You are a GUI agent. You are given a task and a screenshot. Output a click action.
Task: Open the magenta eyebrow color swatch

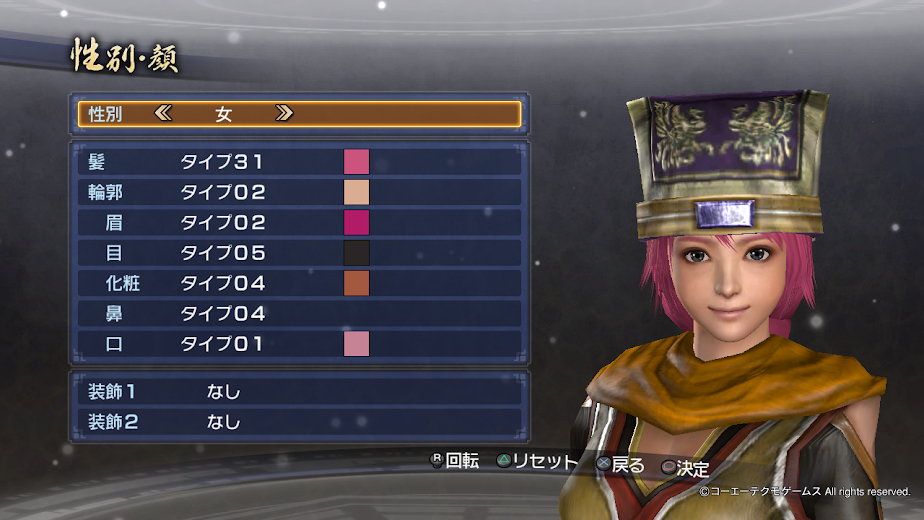tap(356, 222)
